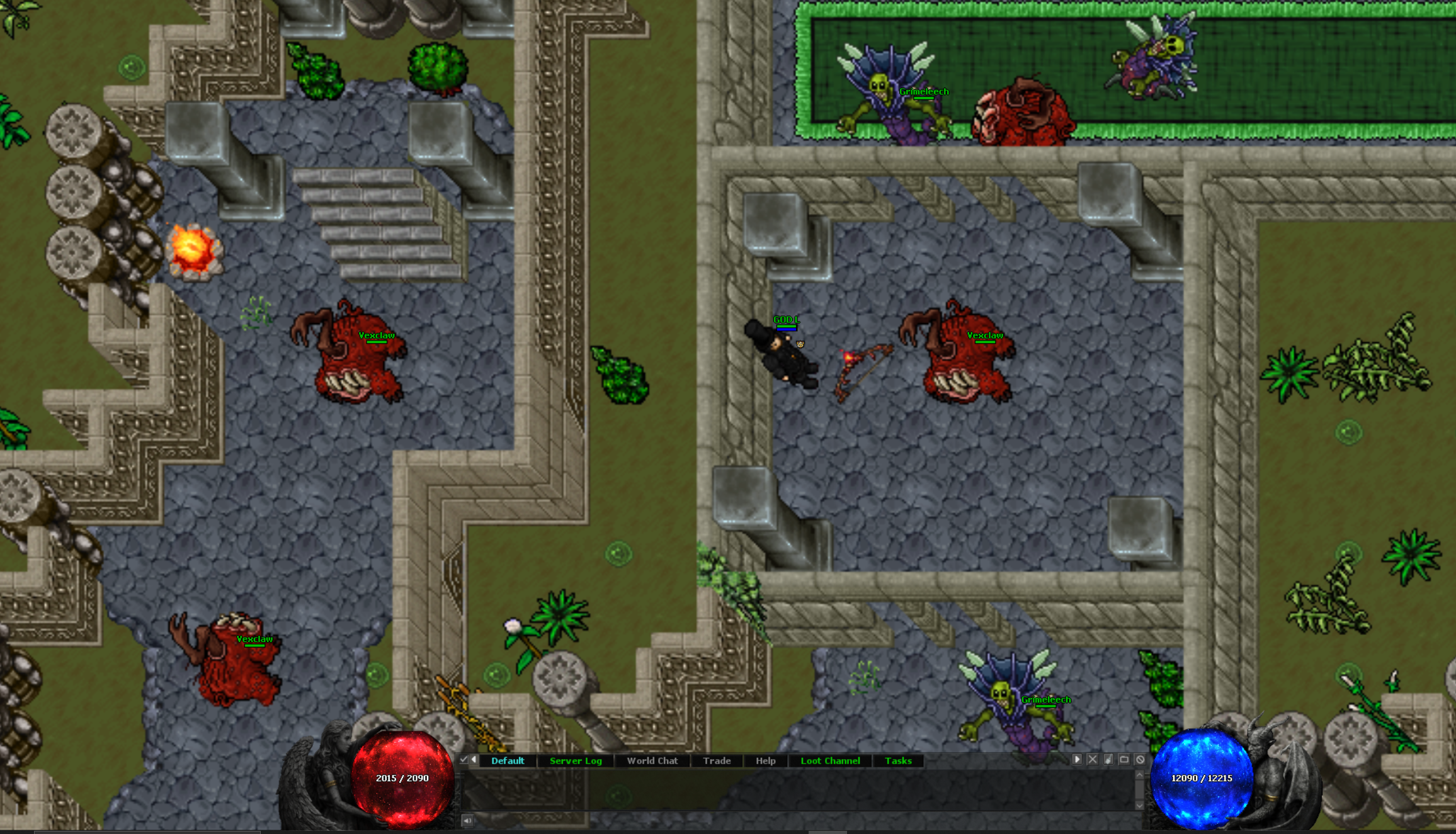Click the blue mana orb
Screen dimensions: 1456x834
pos(1203,778)
